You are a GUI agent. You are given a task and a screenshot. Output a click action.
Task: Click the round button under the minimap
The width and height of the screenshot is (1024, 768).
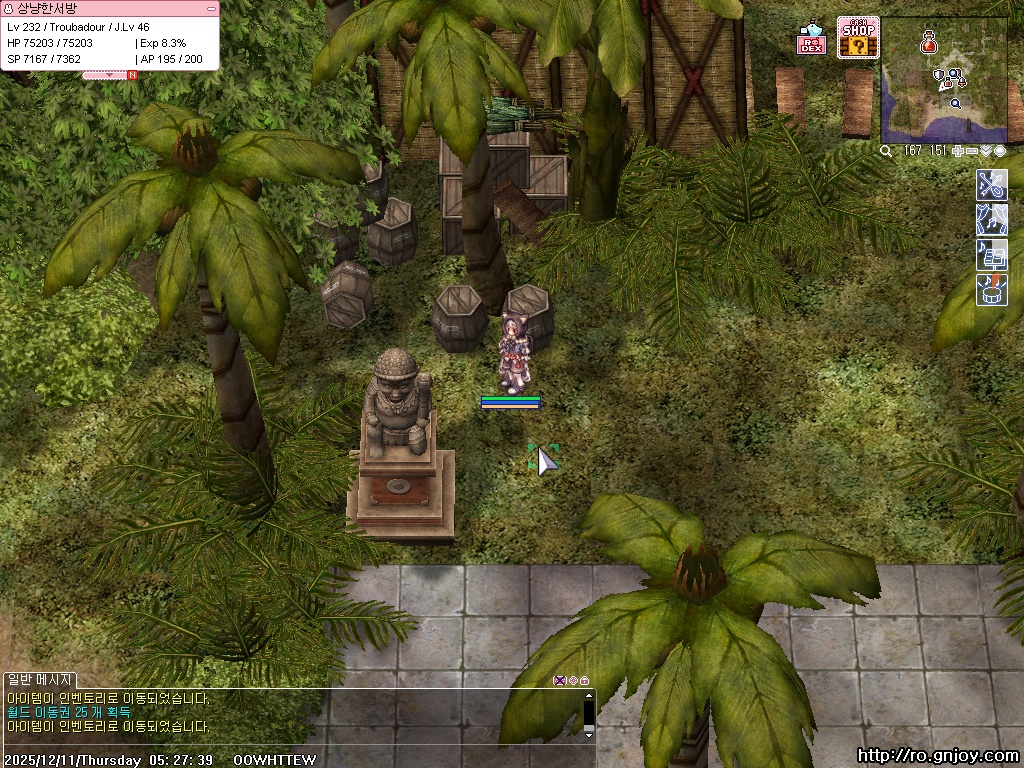coord(1000,151)
